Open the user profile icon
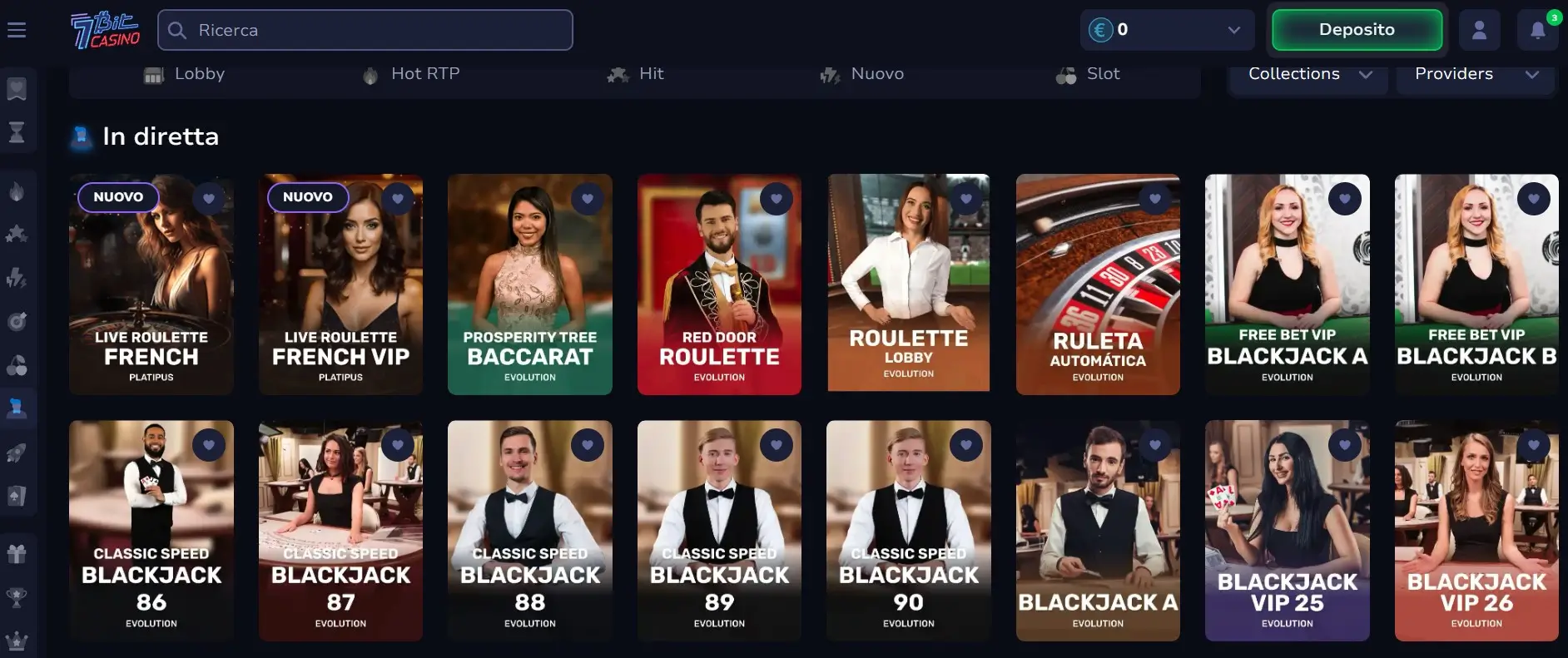The width and height of the screenshot is (1568, 658). 1480,30
